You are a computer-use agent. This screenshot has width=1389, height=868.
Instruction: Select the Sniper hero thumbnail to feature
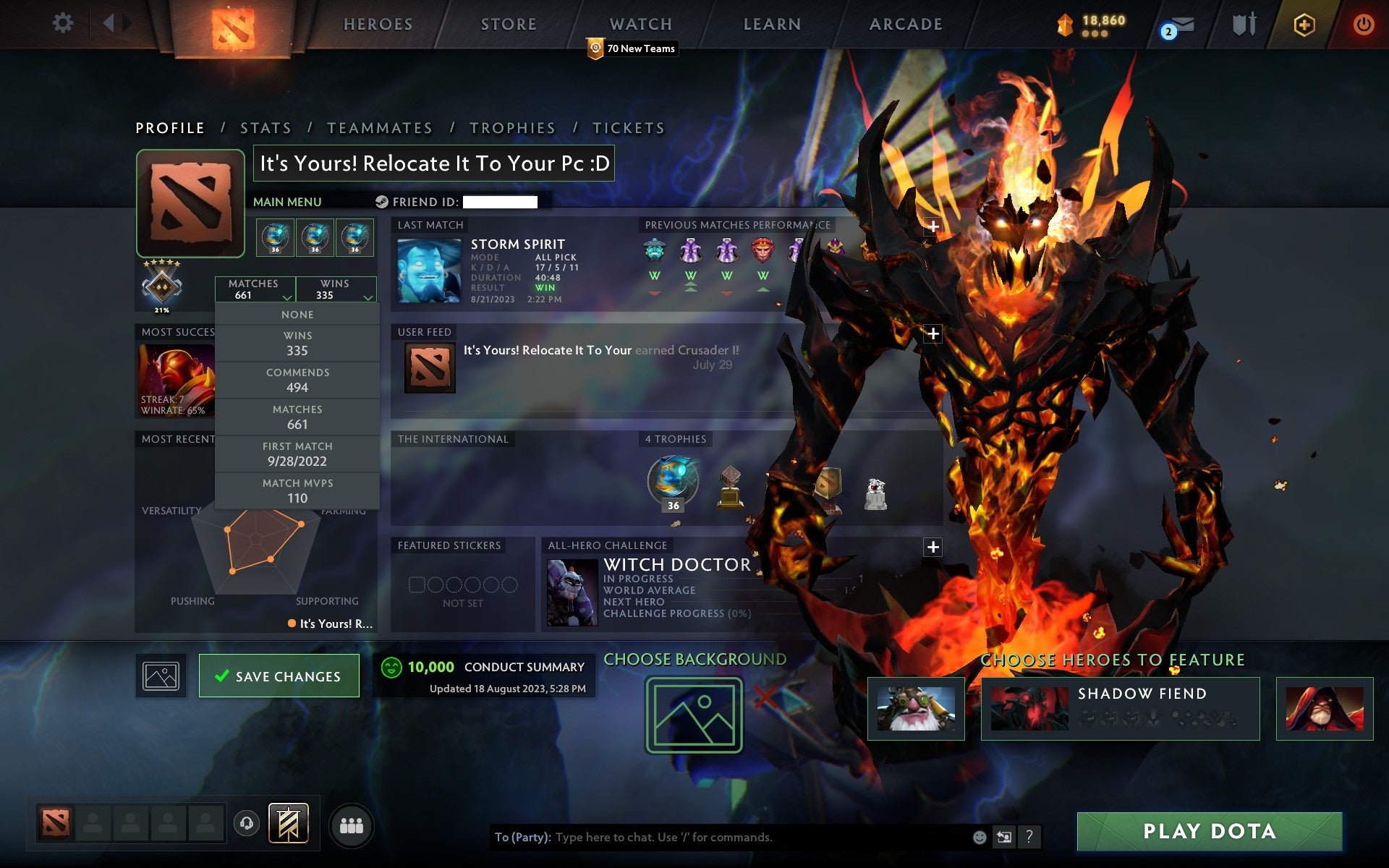pyautogui.click(x=916, y=707)
